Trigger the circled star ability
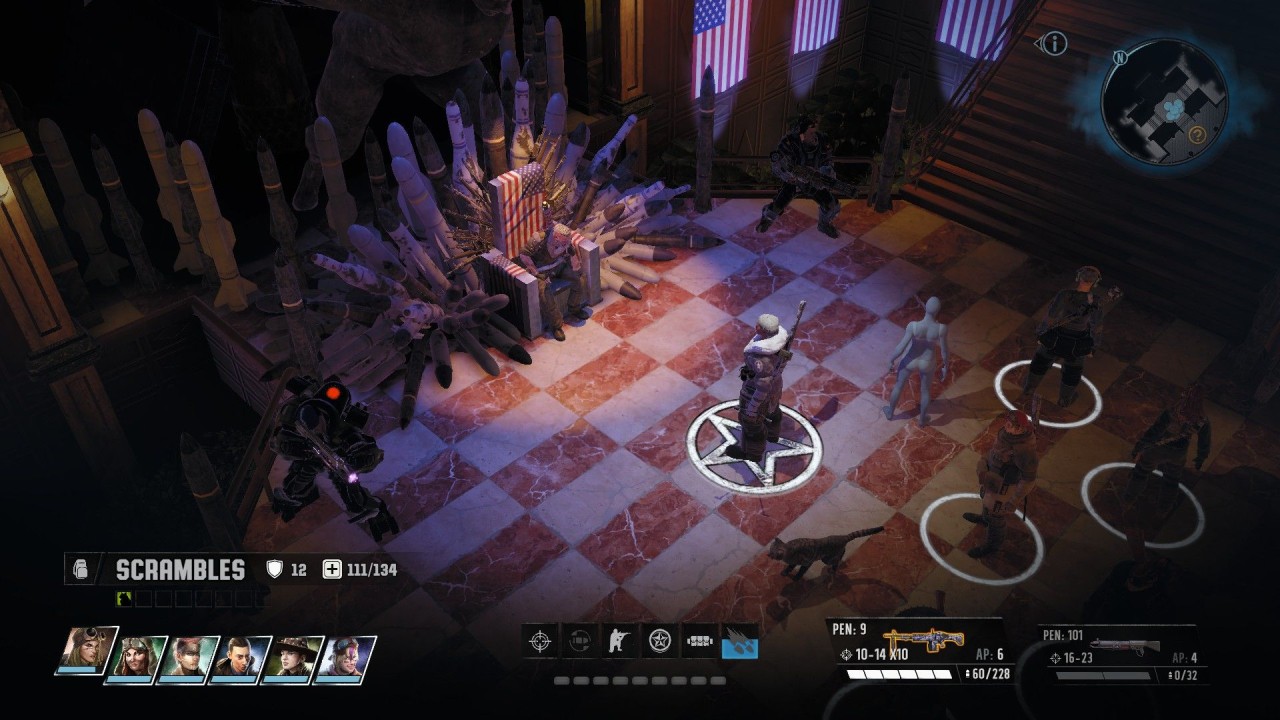Screen dimensions: 1280x720 coord(659,640)
